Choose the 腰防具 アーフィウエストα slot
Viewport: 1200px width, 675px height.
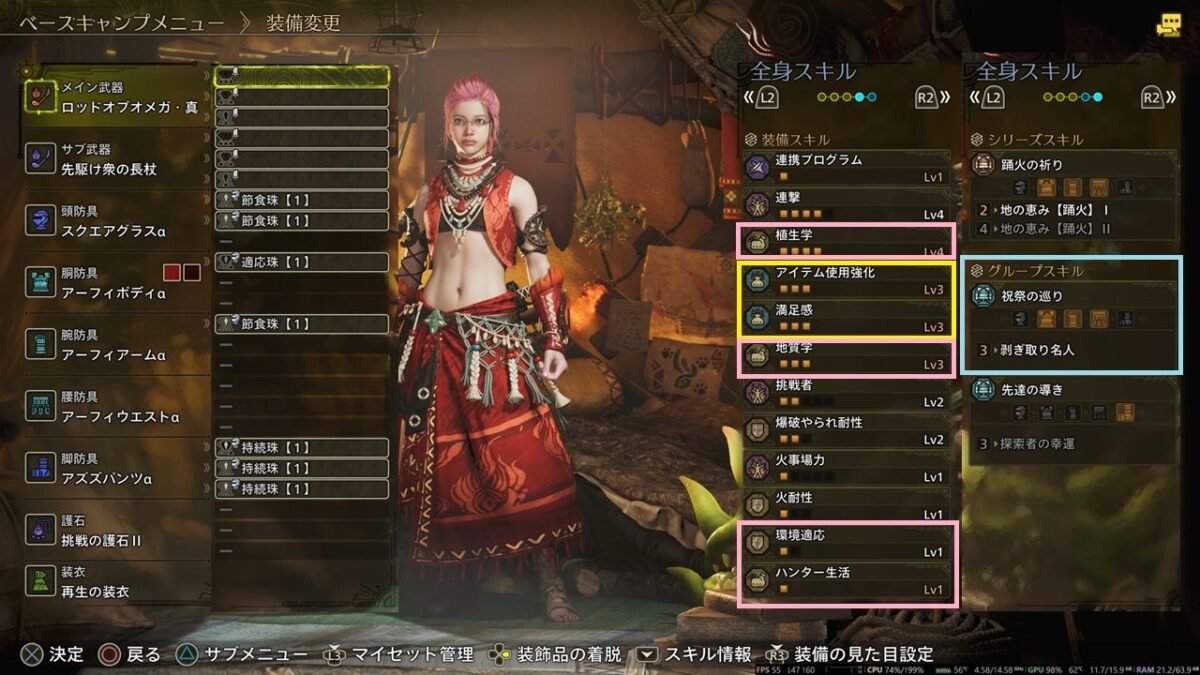tap(115, 408)
